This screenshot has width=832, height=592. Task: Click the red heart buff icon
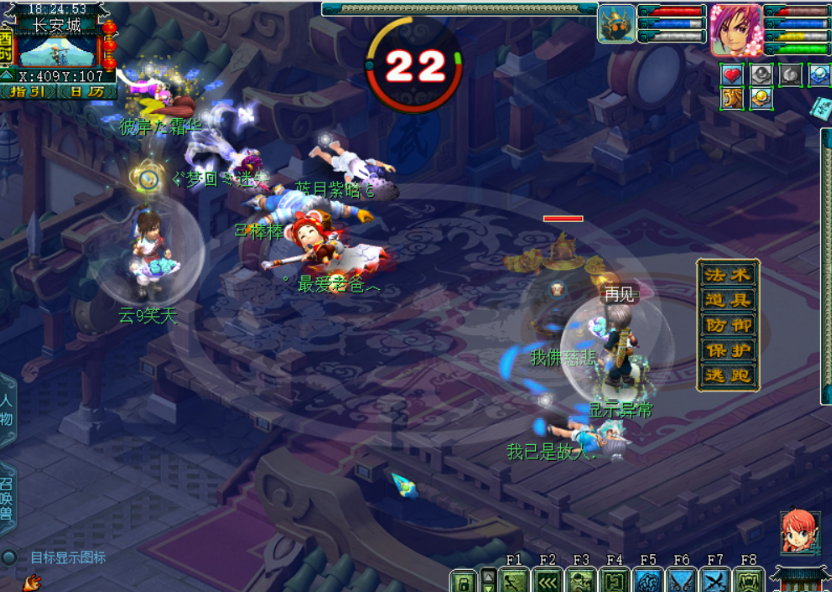[x=732, y=75]
